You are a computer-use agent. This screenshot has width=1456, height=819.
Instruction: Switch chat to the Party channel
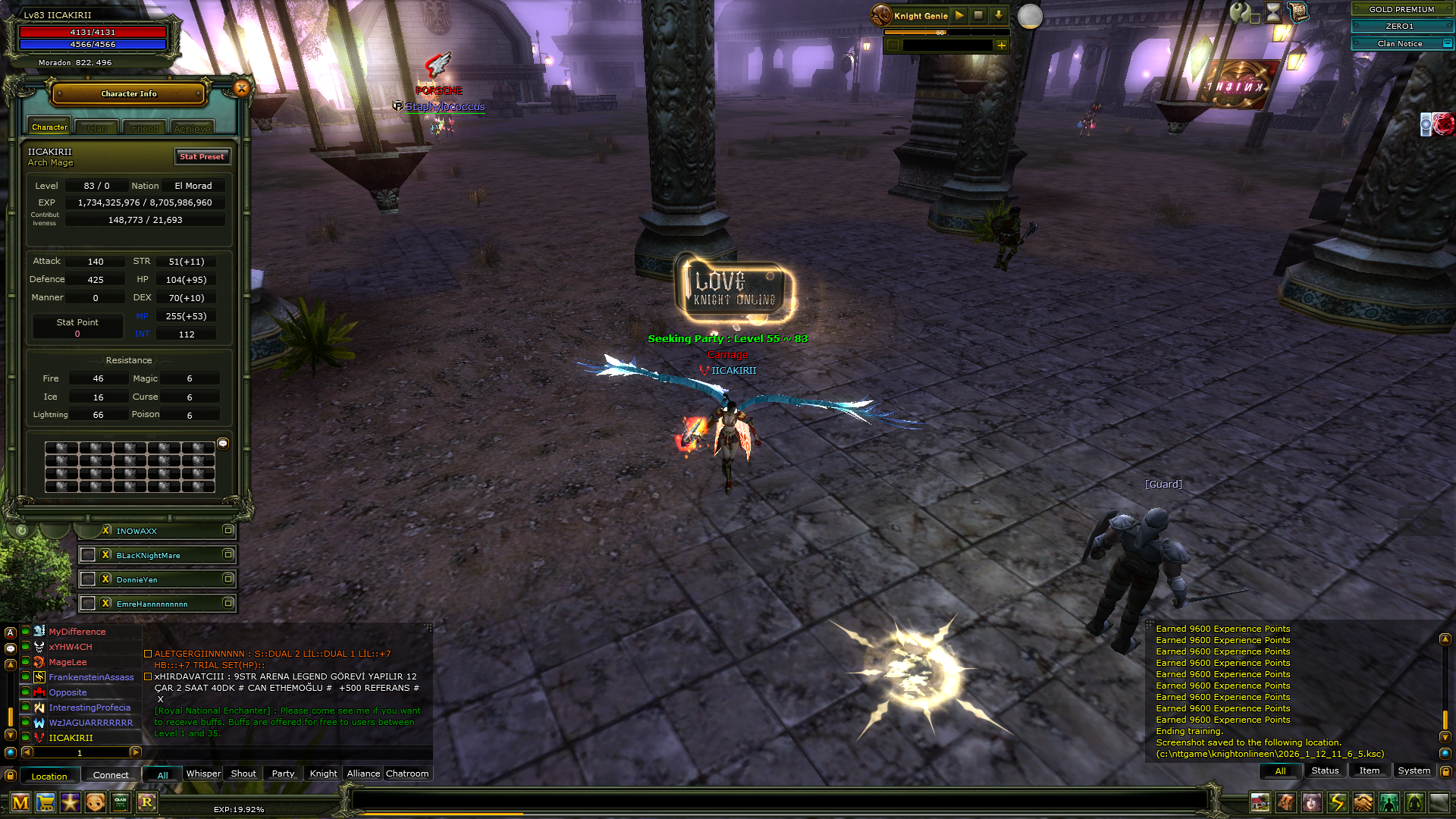click(x=283, y=773)
